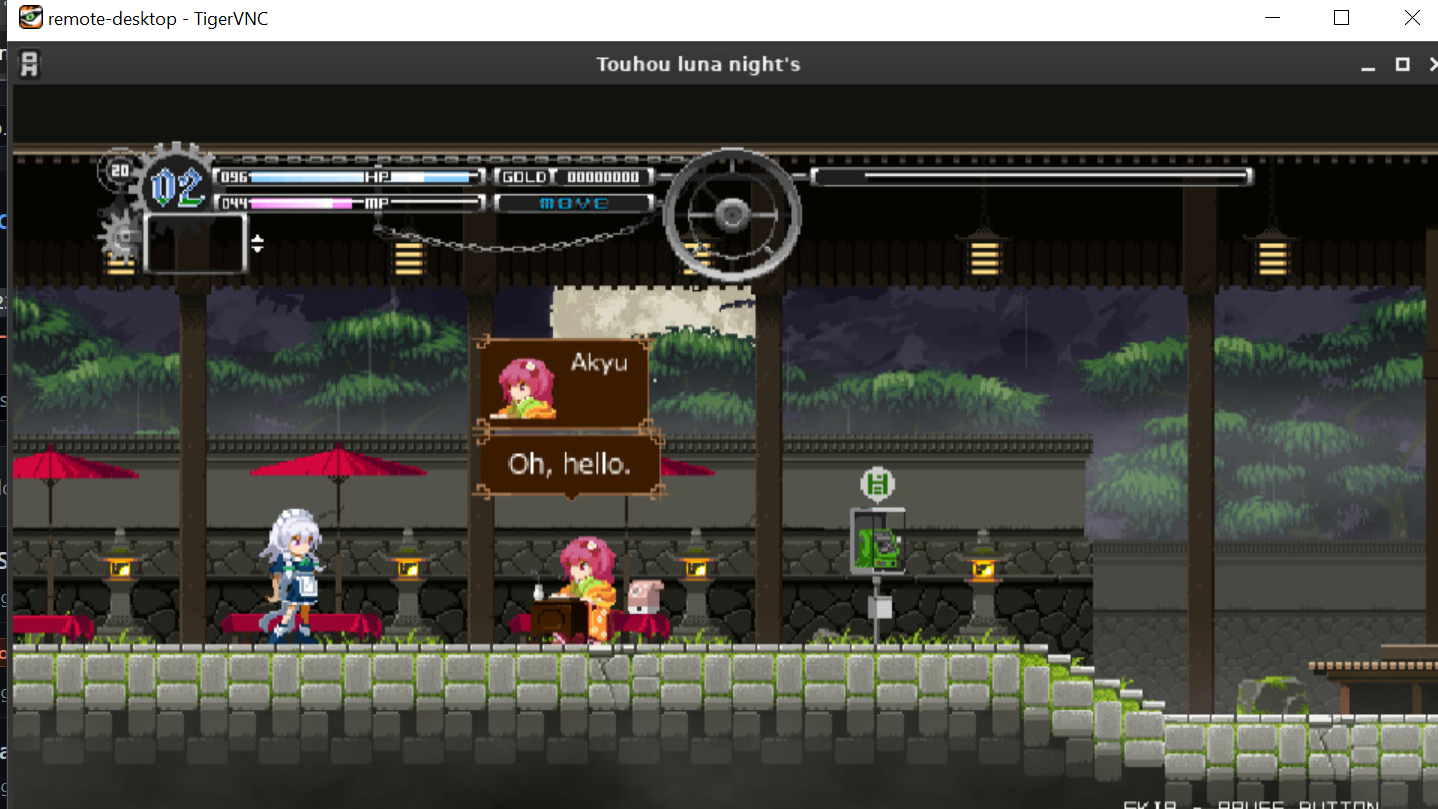This screenshot has height=809, width=1438.
Task: Click the small gear icon left of the level emblem
Action: [121, 237]
